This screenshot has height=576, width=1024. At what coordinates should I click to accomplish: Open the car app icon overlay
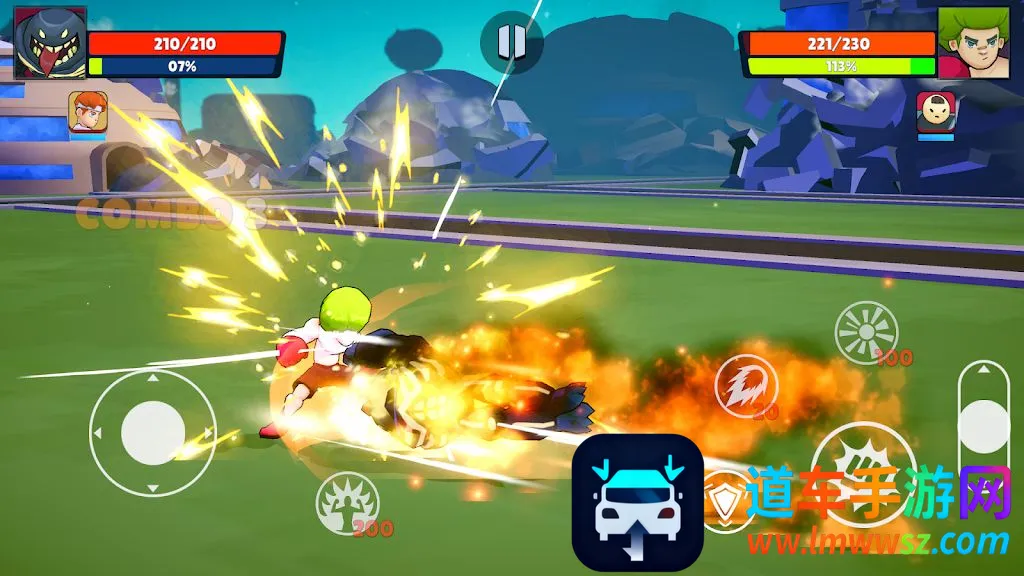pos(637,502)
